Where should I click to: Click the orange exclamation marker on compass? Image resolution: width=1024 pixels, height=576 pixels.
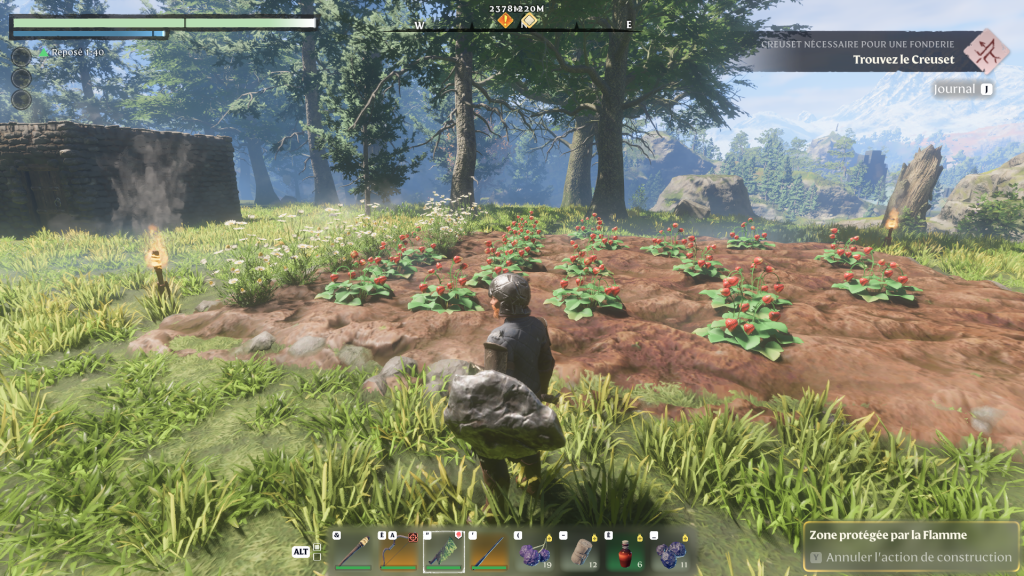pos(505,21)
